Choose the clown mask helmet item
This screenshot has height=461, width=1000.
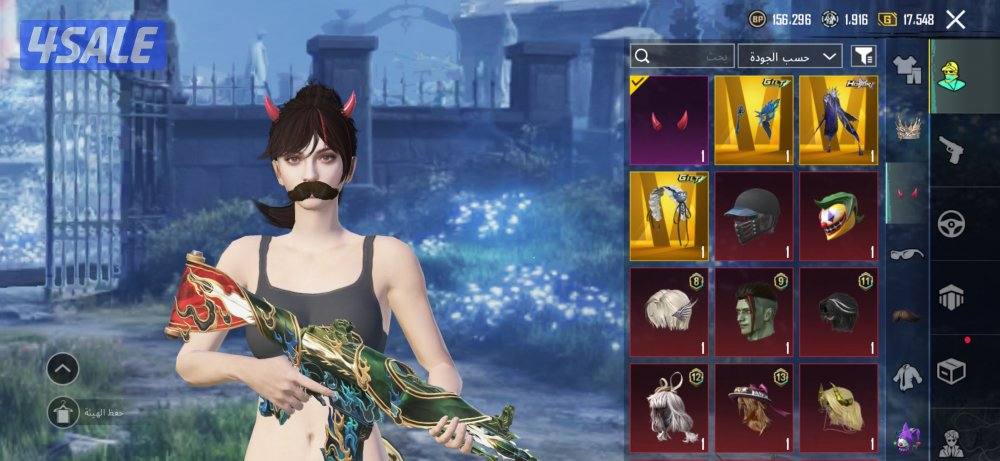click(839, 215)
